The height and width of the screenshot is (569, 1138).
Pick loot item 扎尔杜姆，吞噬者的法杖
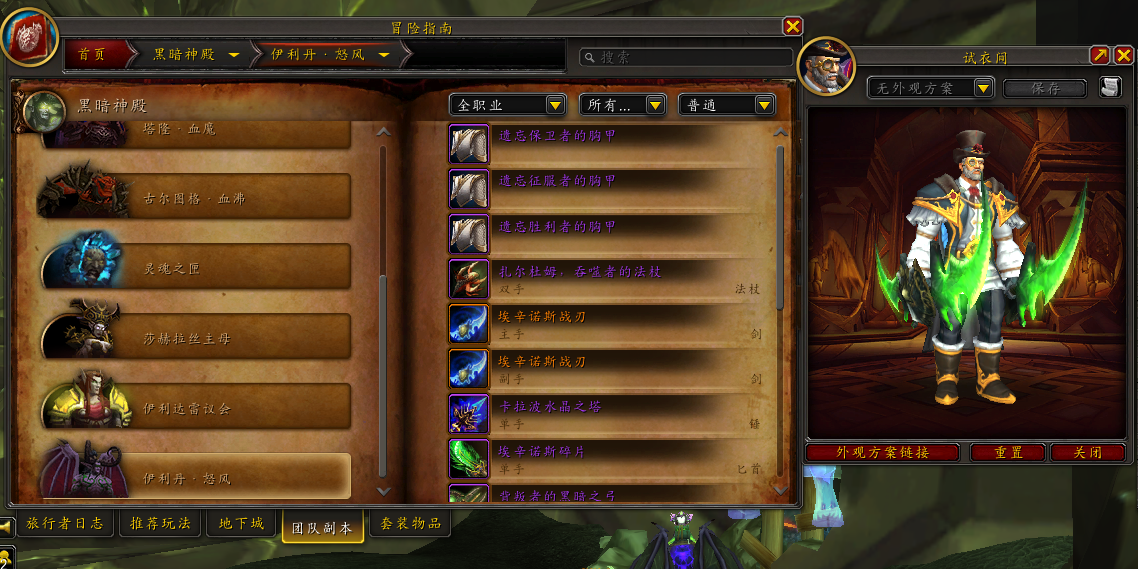(x=580, y=272)
